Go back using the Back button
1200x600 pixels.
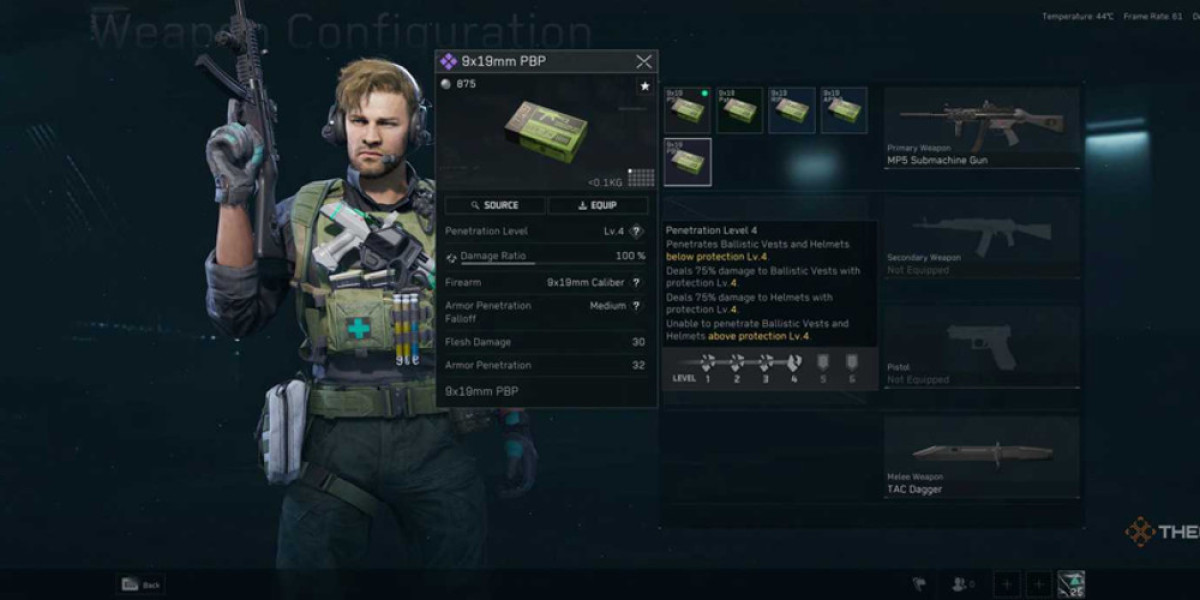(x=141, y=585)
